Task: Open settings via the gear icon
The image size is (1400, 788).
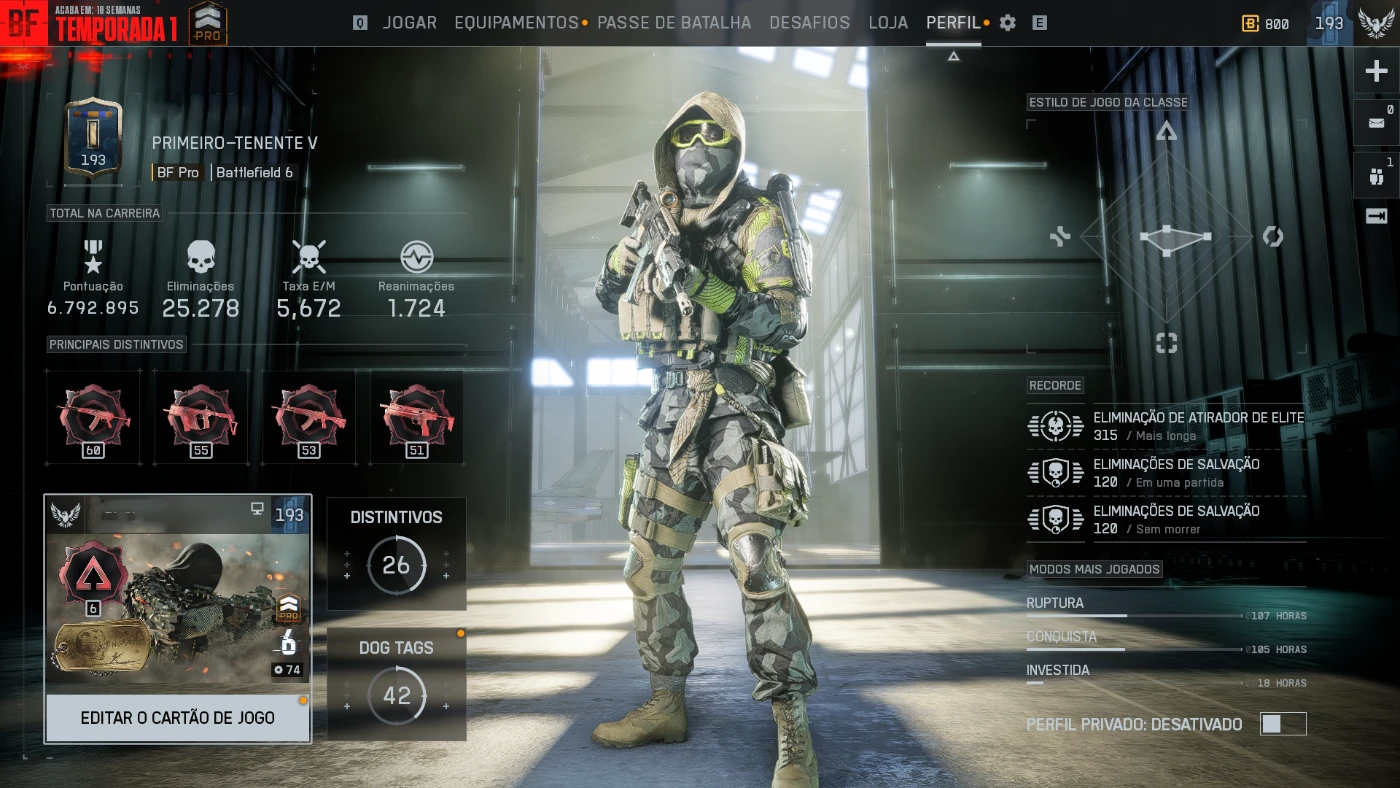Action: click(1008, 23)
